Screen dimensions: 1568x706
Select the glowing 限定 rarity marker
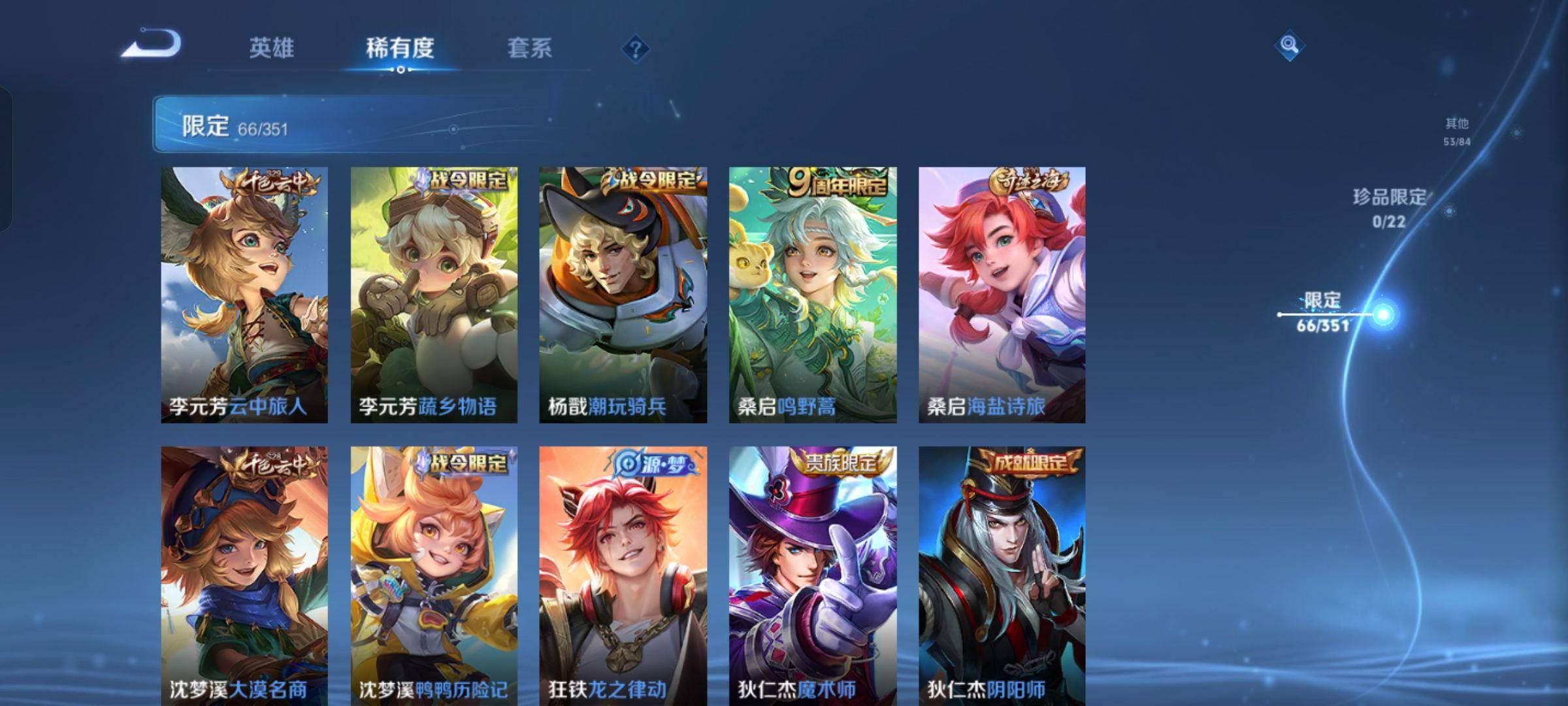tap(1382, 315)
